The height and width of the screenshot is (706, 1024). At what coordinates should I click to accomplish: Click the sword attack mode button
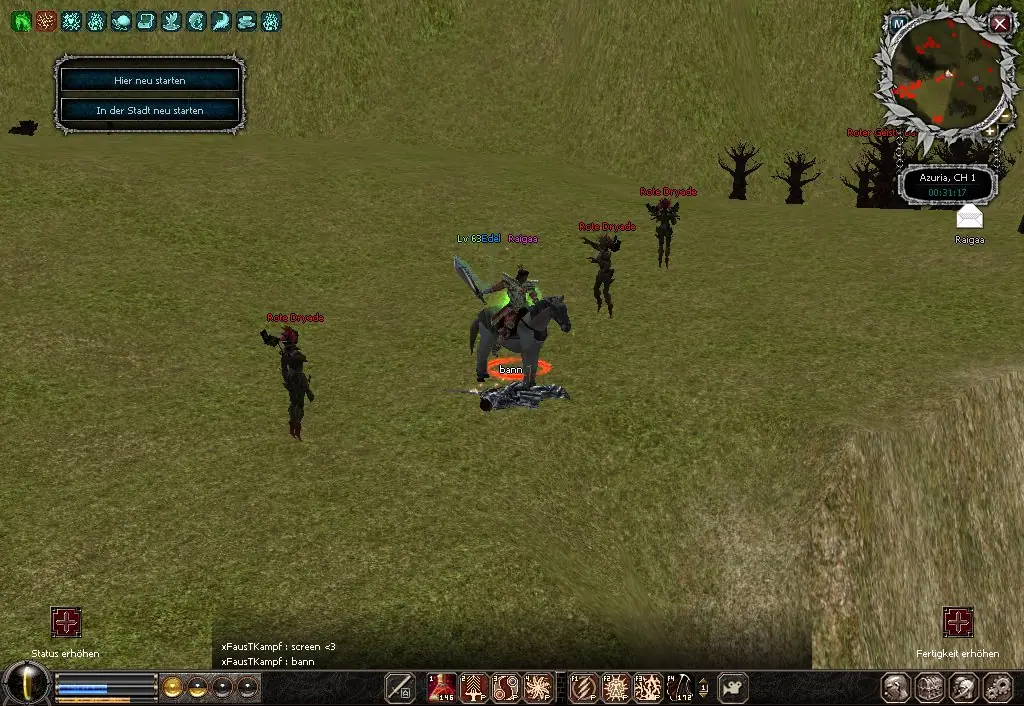tap(400, 687)
